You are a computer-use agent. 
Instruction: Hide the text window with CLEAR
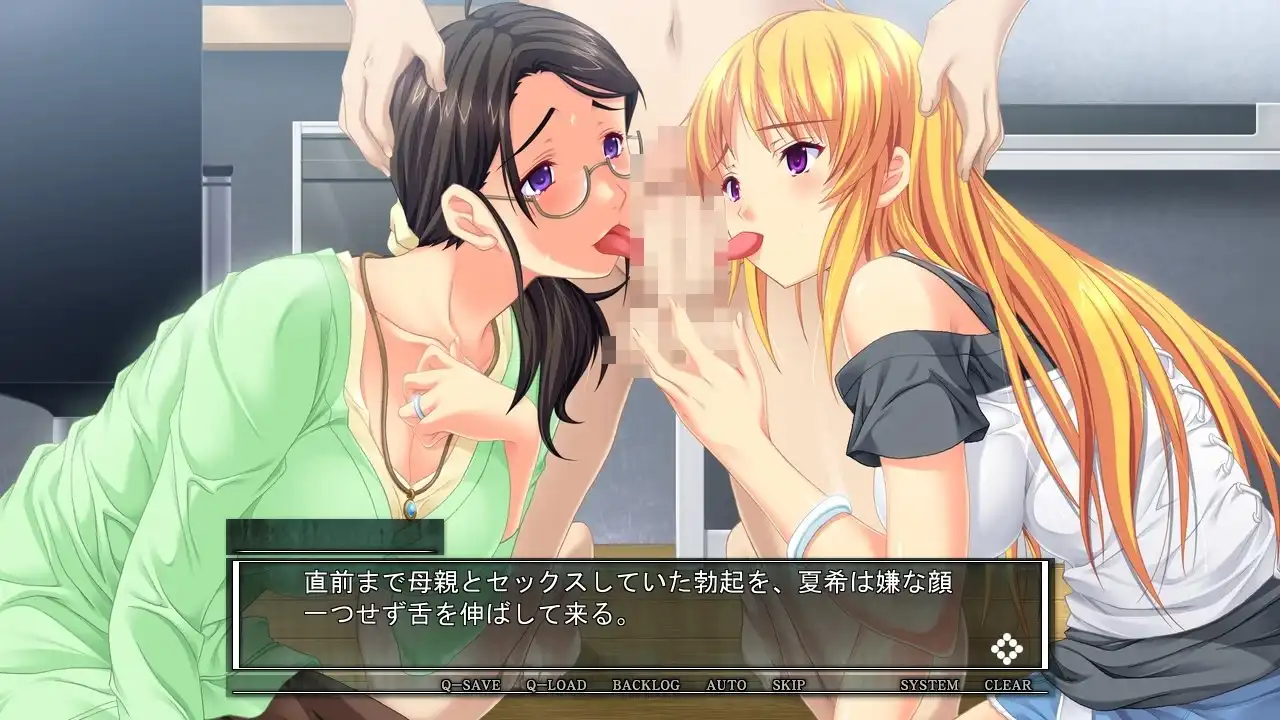tap(1008, 685)
